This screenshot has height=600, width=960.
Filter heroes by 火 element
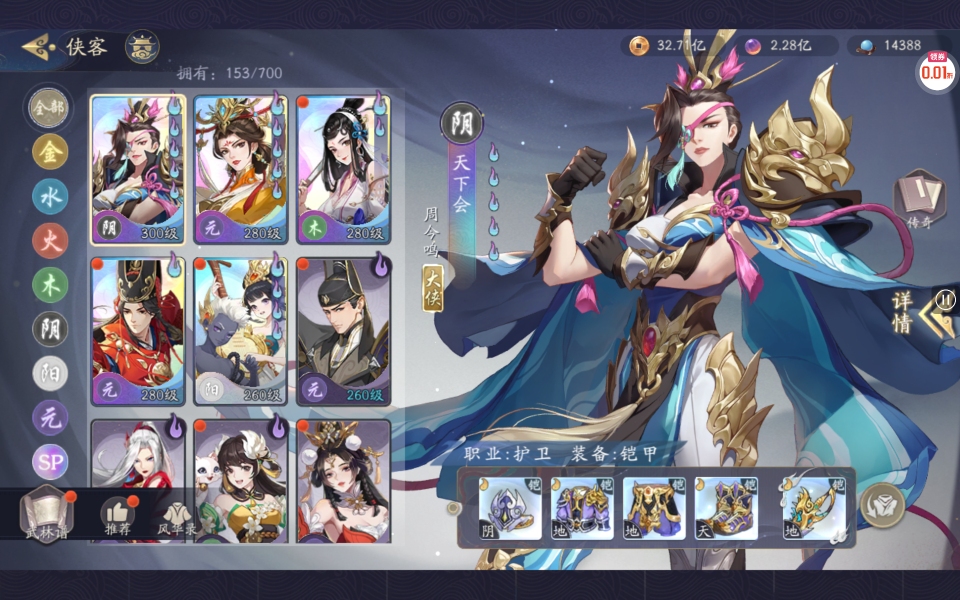[x=50, y=240]
